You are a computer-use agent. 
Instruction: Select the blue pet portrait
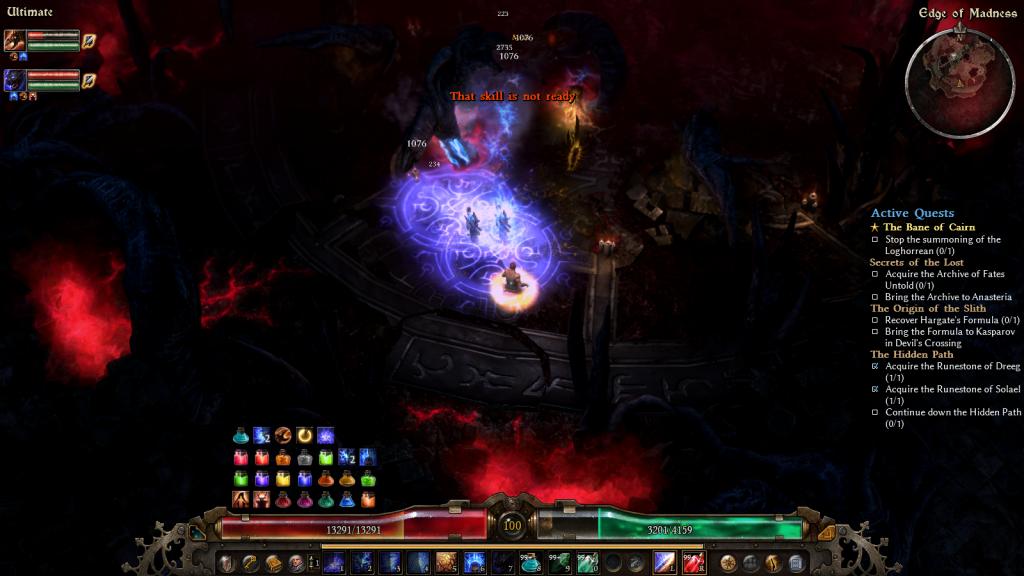(x=15, y=80)
